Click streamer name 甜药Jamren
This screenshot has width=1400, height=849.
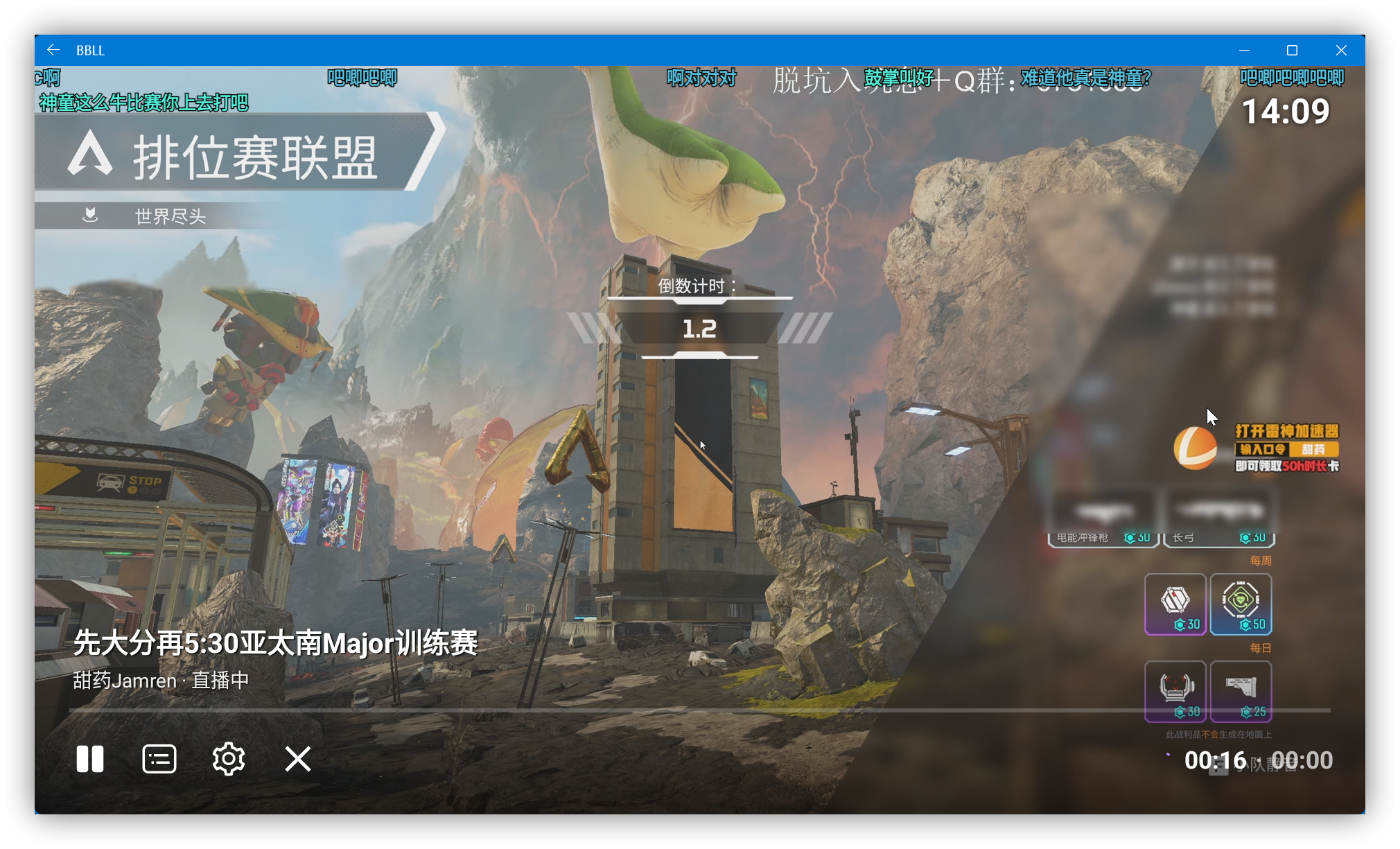click(123, 680)
